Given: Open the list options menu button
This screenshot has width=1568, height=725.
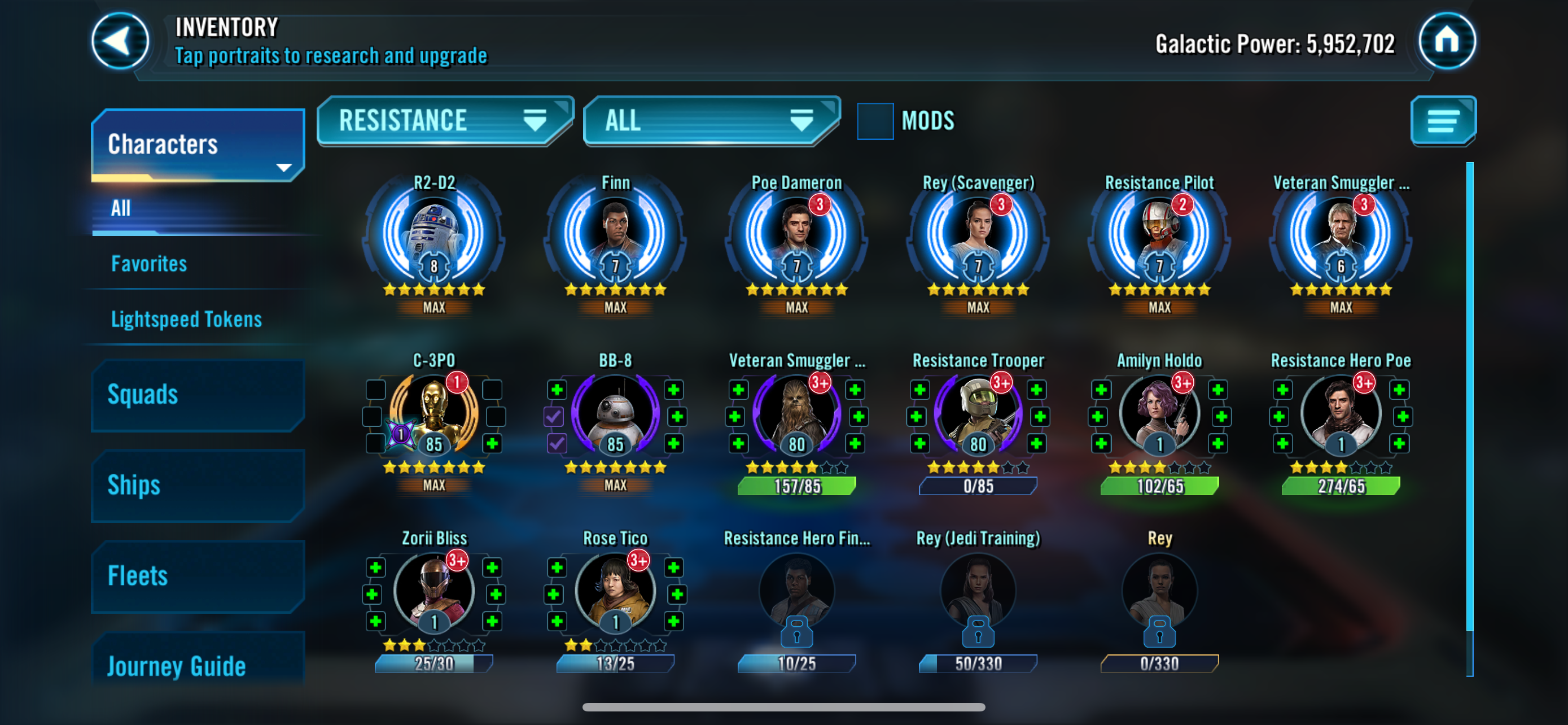Looking at the screenshot, I should point(1443,120).
